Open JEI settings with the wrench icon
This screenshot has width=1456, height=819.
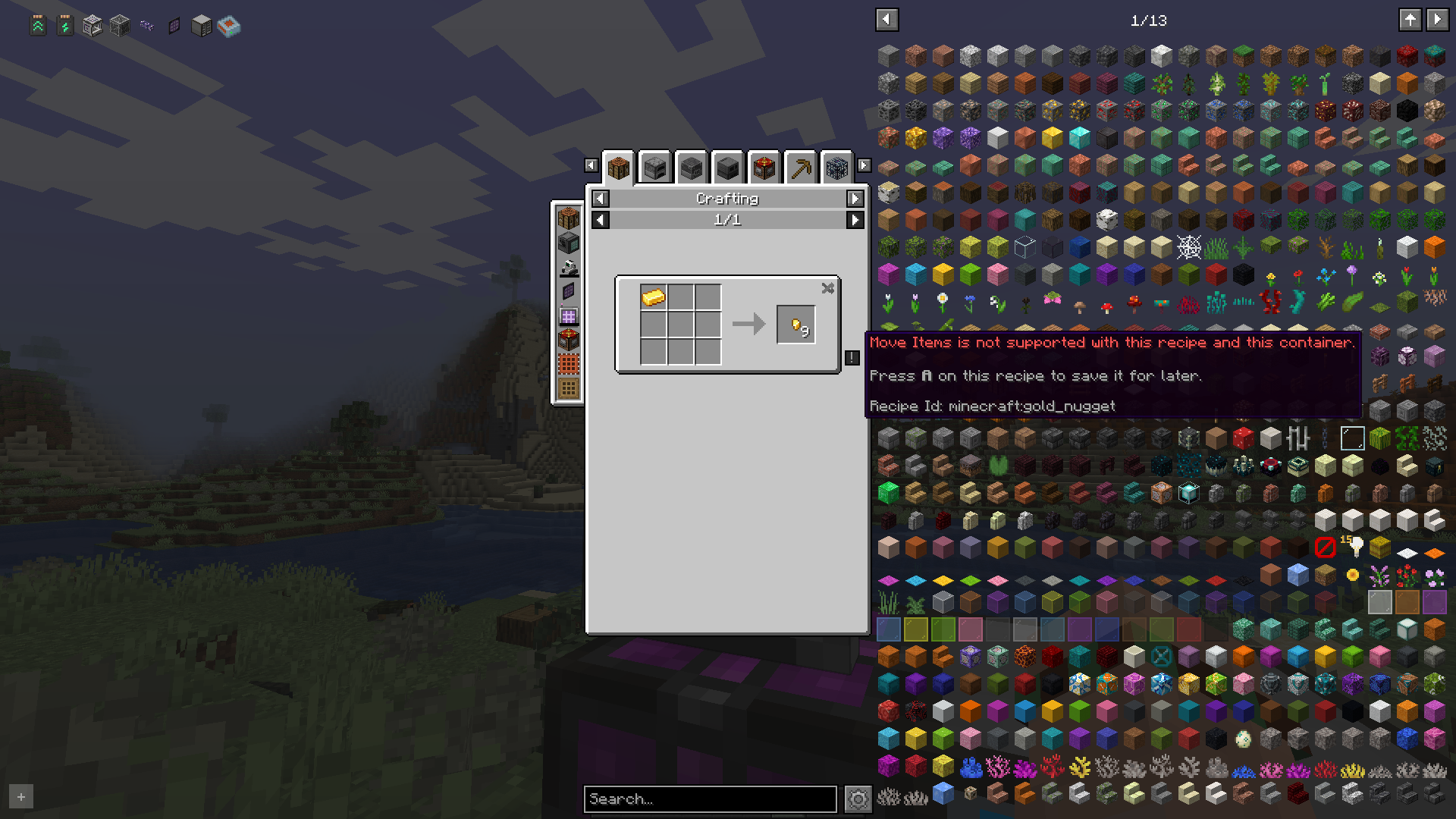(x=859, y=799)
